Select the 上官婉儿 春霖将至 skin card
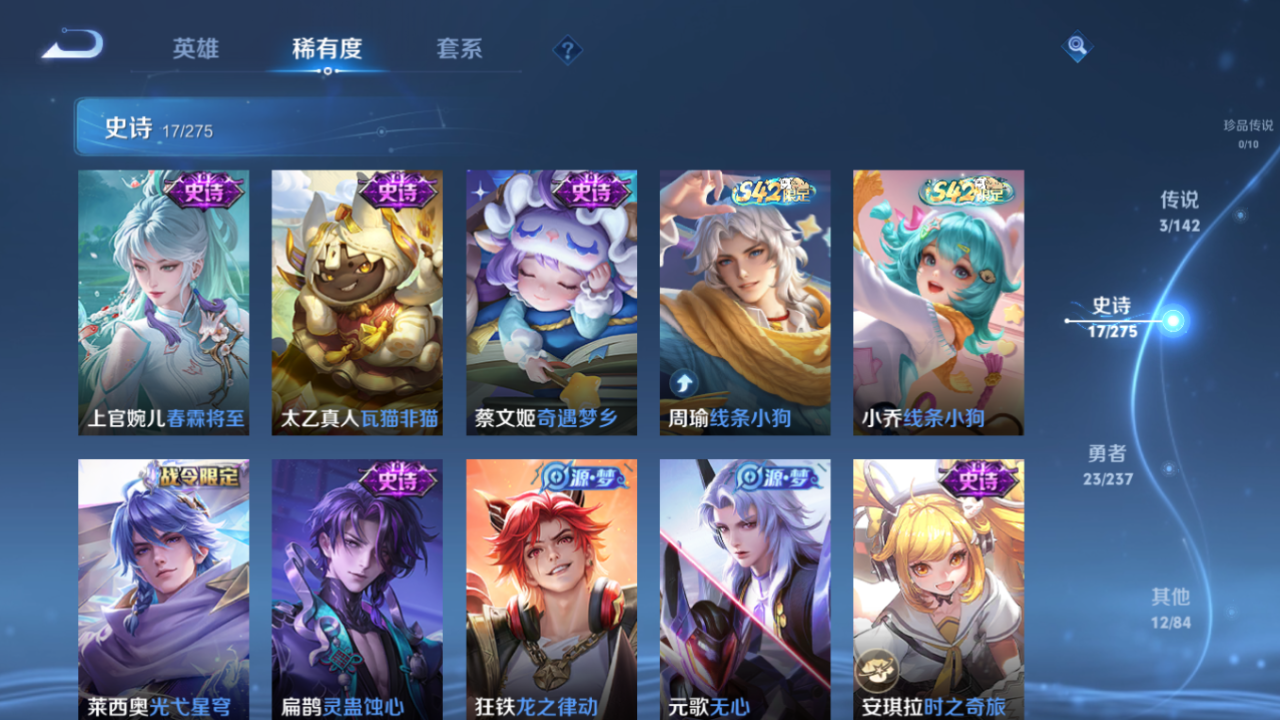The height and width of the screenshot is (720, 1280). pos(163,300)
